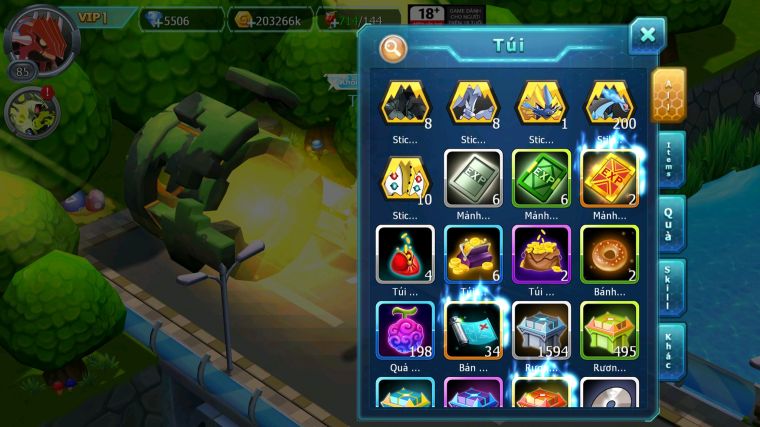The height and width of the screenshot is (427, 760).
Task: Close the Túi bag window
Action: 647,36
